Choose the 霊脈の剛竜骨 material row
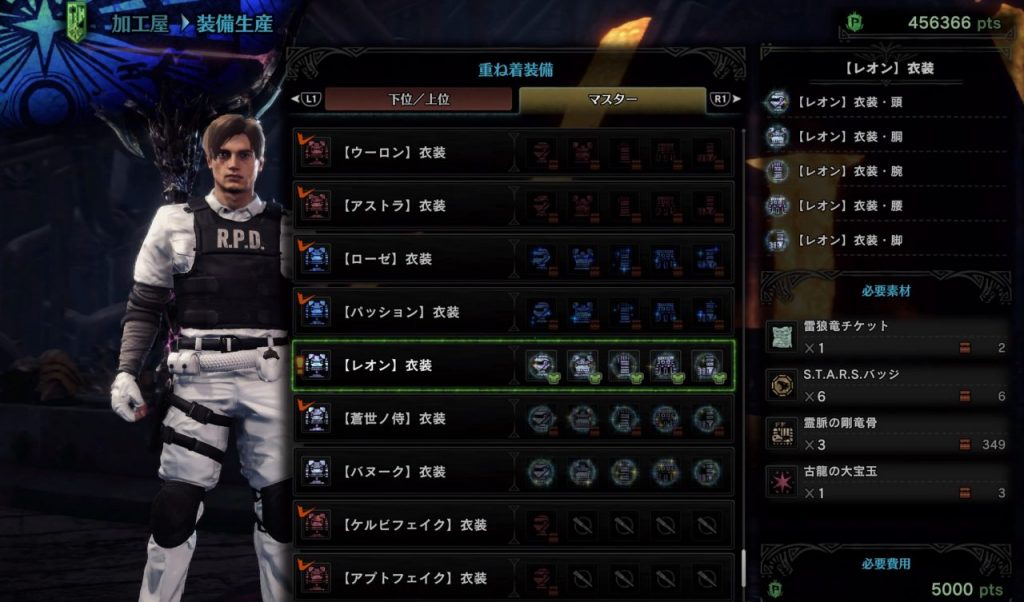 click(x=885, y=433)
